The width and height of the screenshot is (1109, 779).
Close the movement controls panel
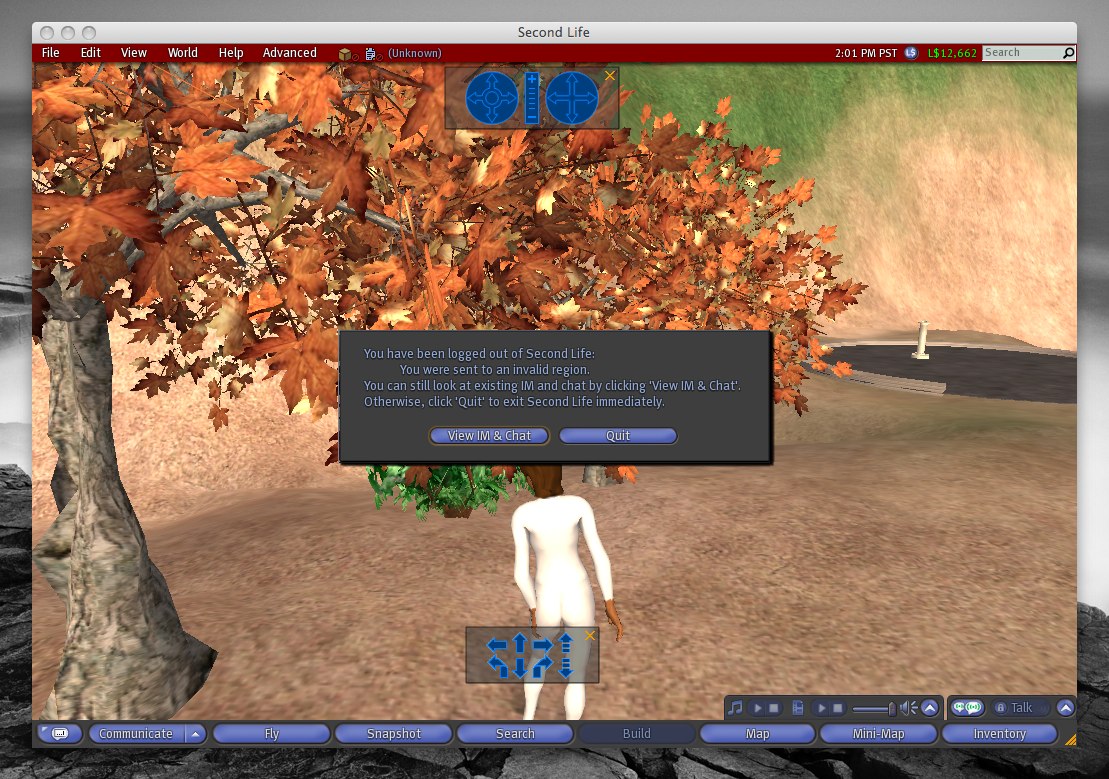click(590, 635)
